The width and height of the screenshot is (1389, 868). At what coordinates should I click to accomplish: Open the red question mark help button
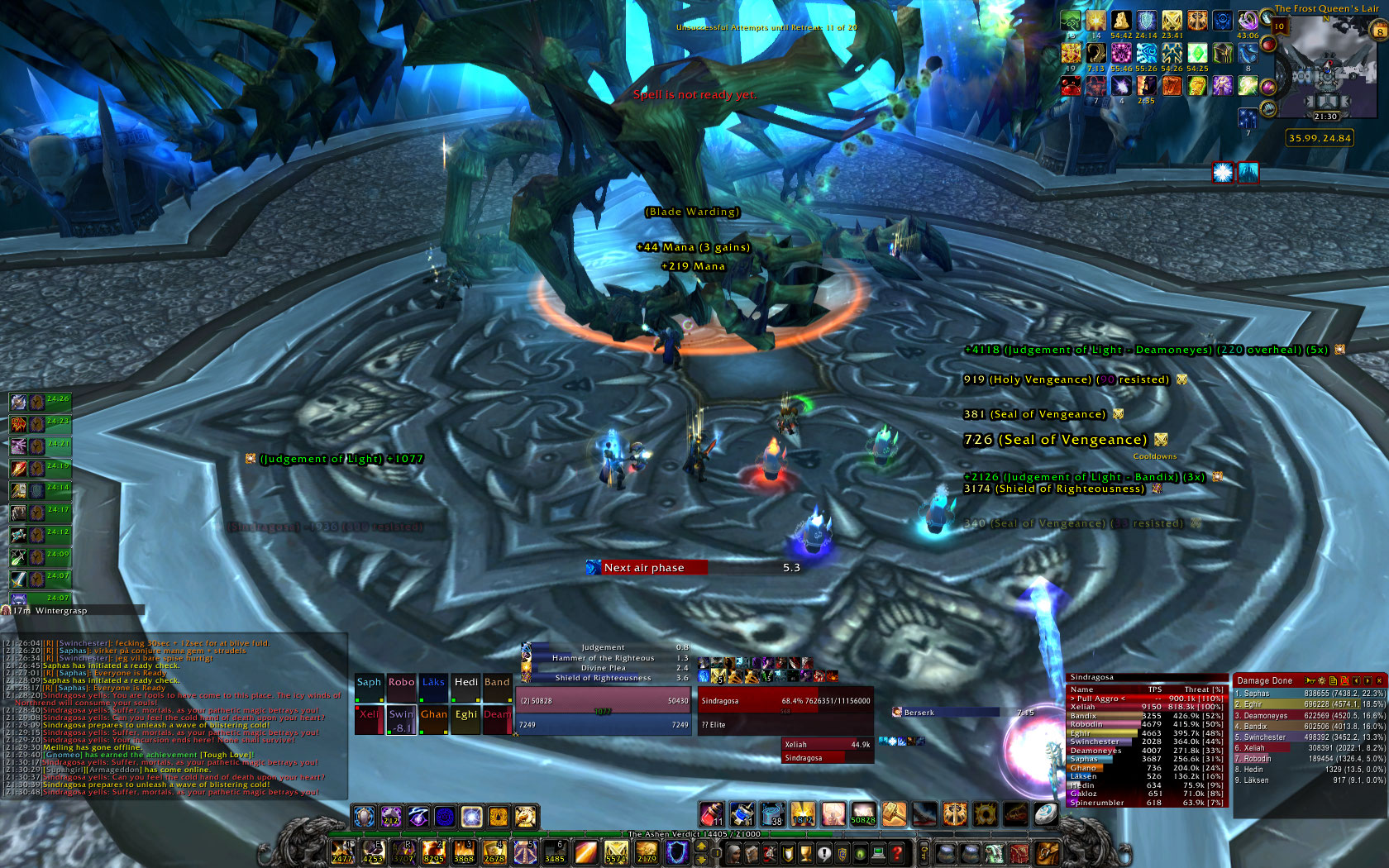896,853
